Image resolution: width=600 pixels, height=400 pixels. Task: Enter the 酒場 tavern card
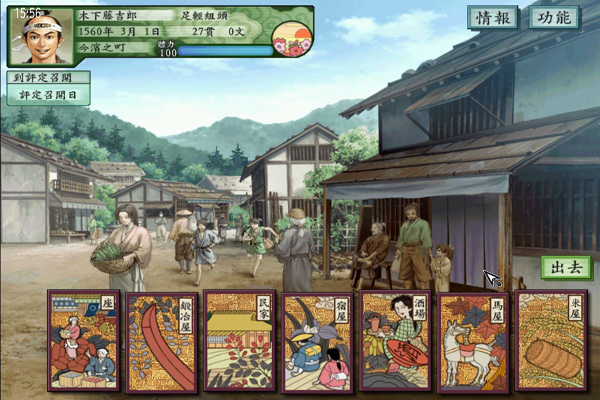coord(395,341)
